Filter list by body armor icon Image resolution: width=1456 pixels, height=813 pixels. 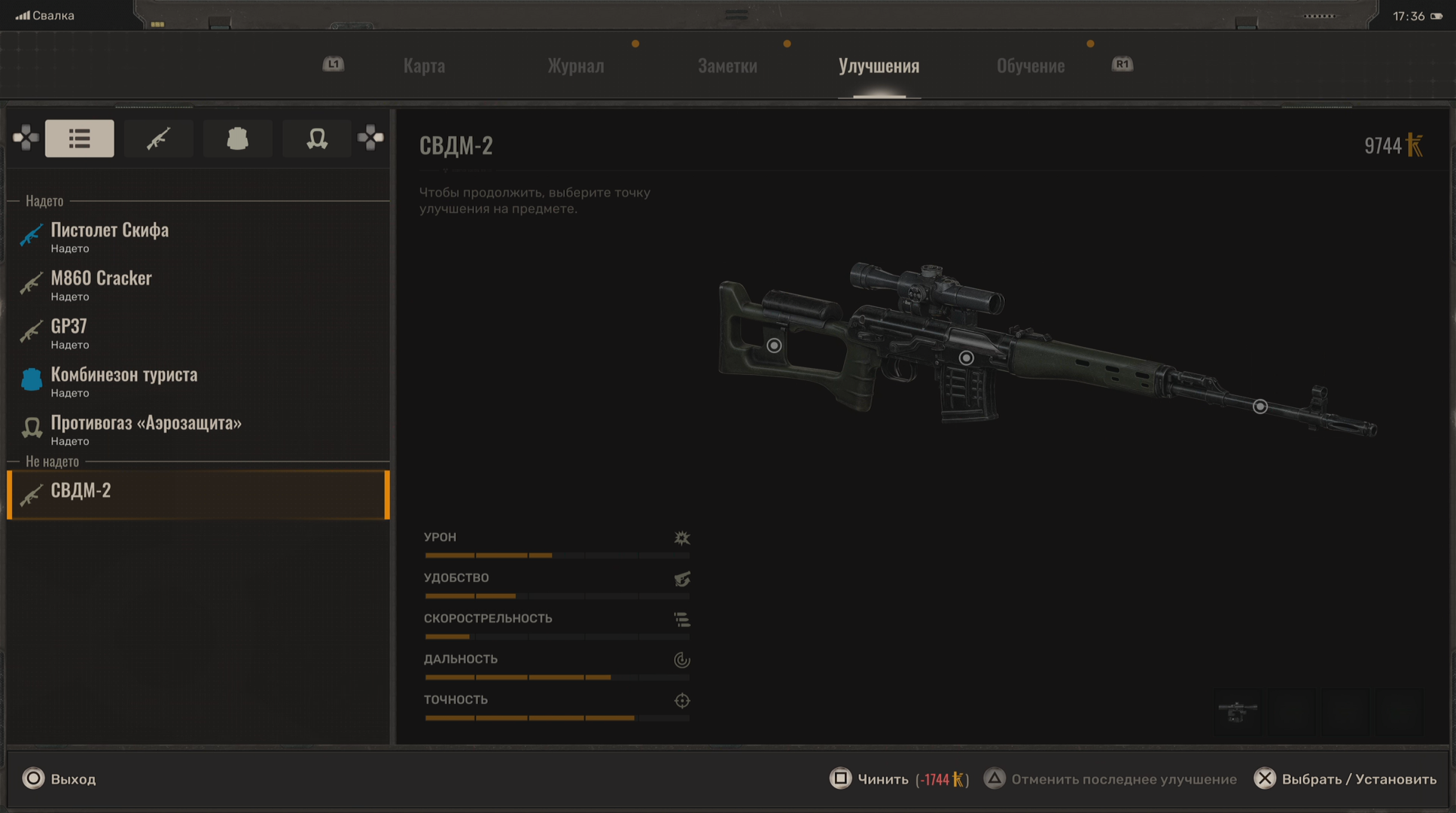point(238,139)
